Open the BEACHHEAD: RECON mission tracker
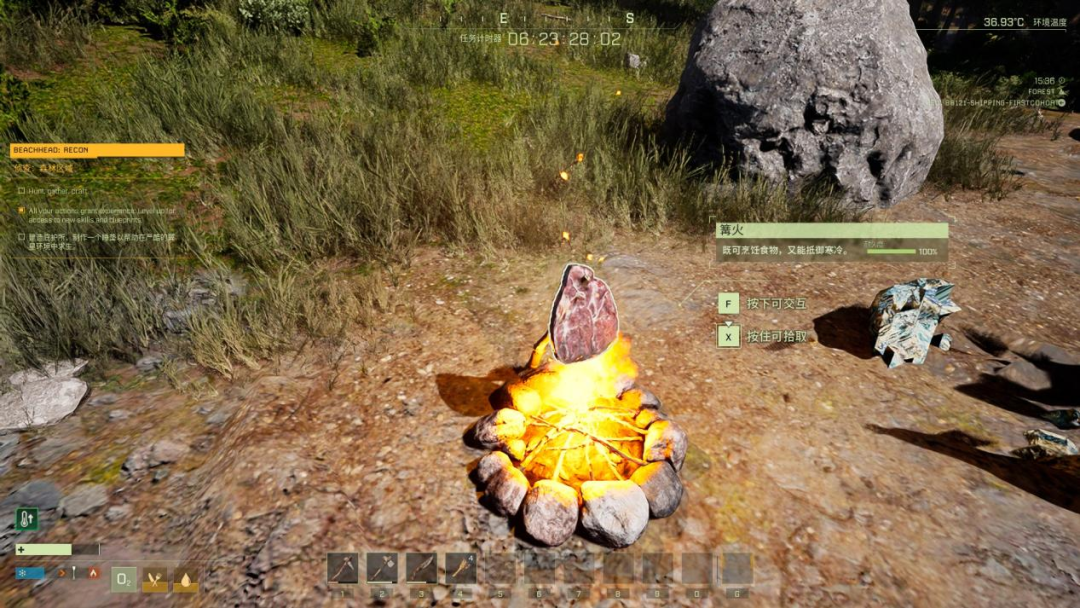This screenshot has width=1080, height=608. click(x=97, y=150)
